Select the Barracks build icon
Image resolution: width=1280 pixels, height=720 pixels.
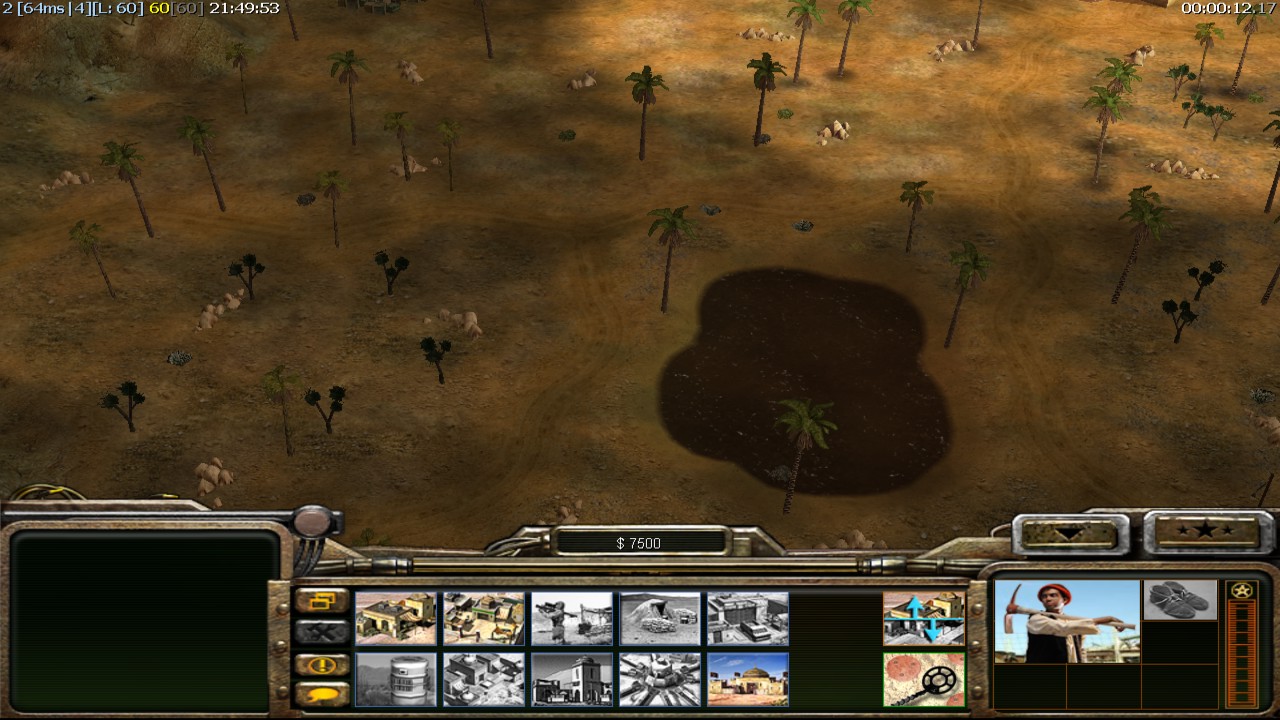click(x=483, y=618)
